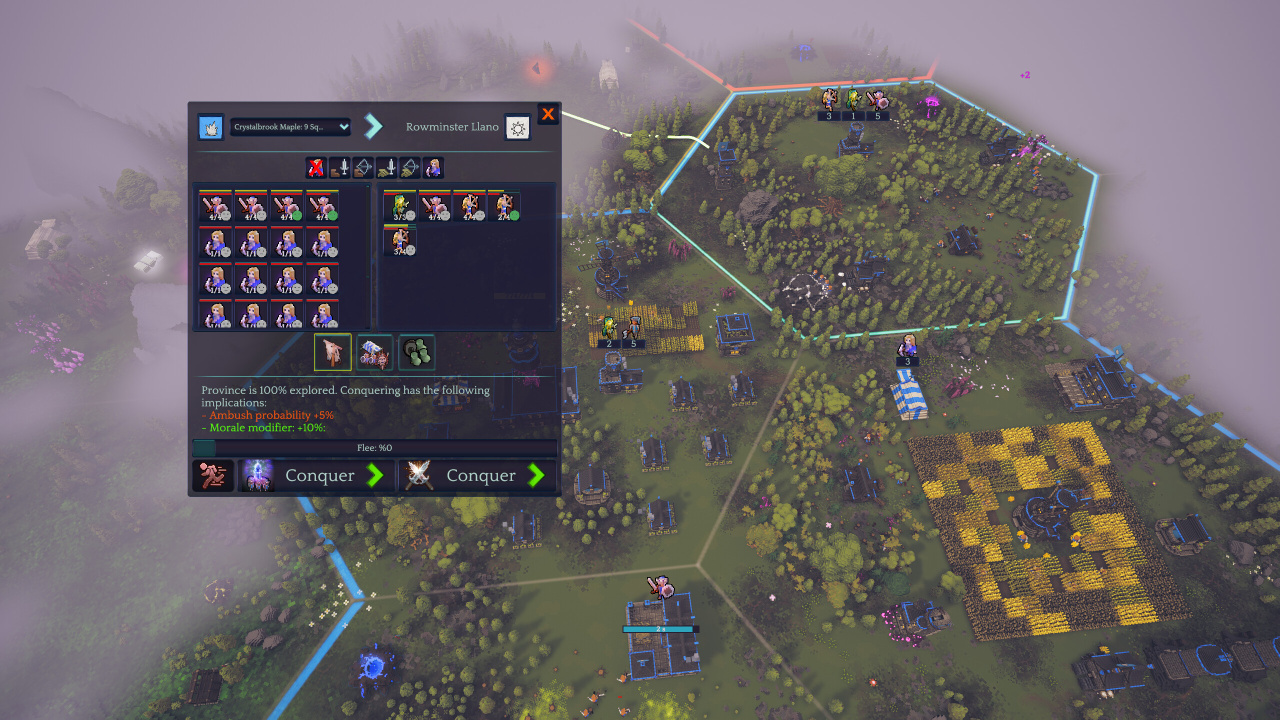
Task: Select the villager filter icon in the filter row
Action: click(435, 168)
